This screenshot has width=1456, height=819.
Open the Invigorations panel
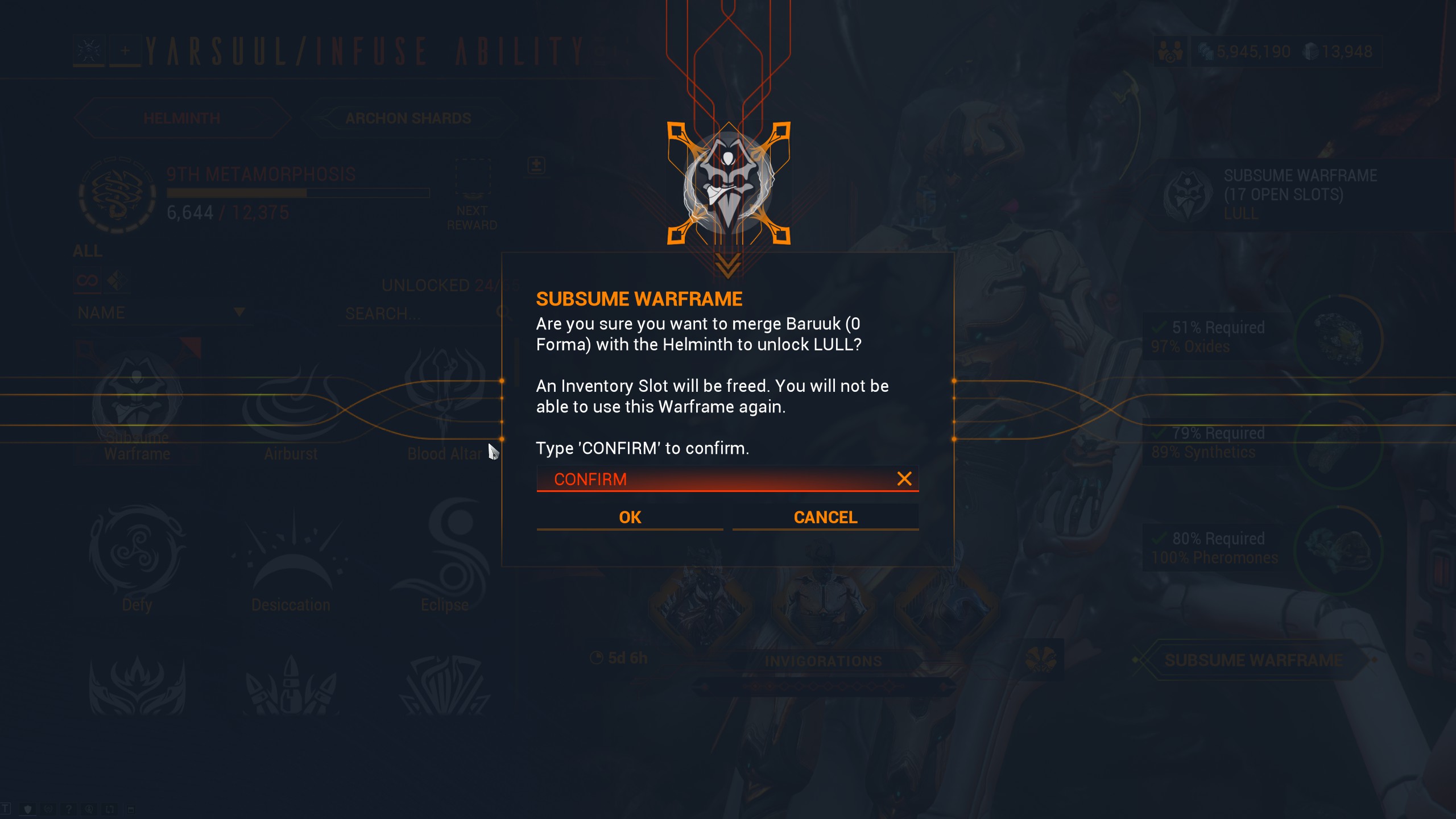823,661
